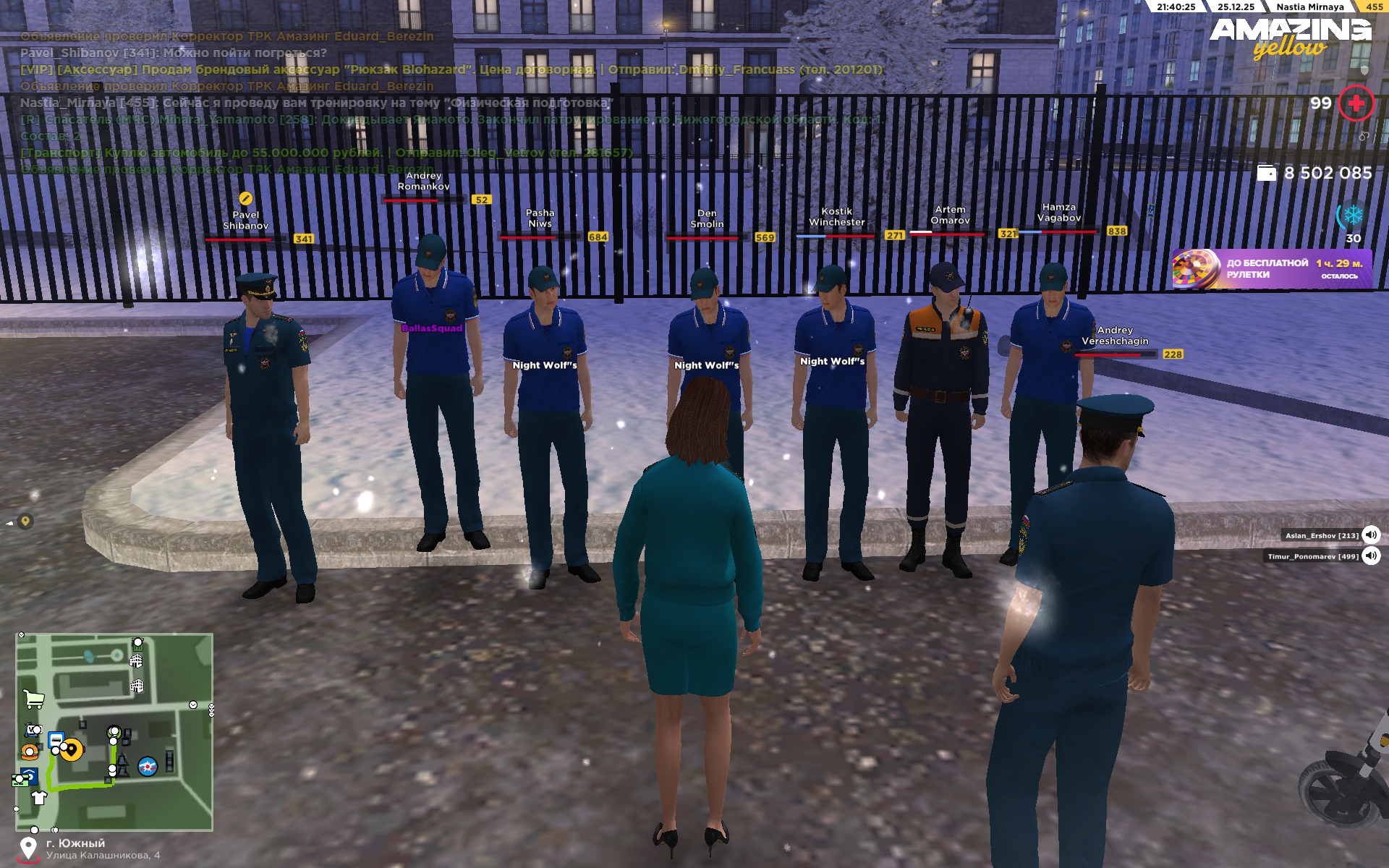This screenshot has width=1389, height=868.
Task: Click the wallet icon next to money
Action: point(1266,174)
